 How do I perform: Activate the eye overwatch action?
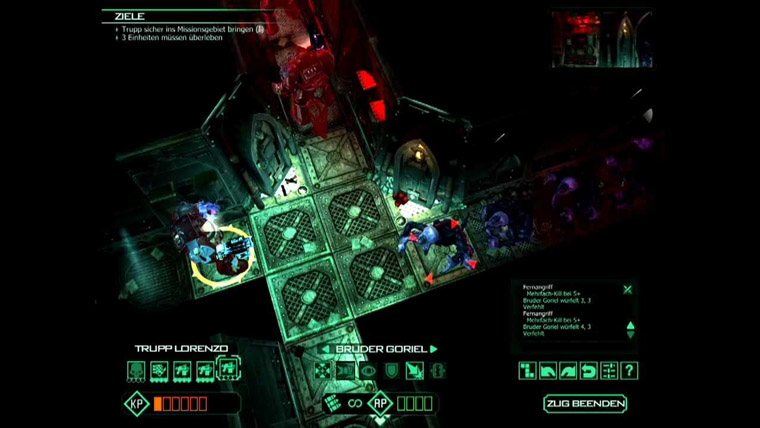[x=368, y=371]
